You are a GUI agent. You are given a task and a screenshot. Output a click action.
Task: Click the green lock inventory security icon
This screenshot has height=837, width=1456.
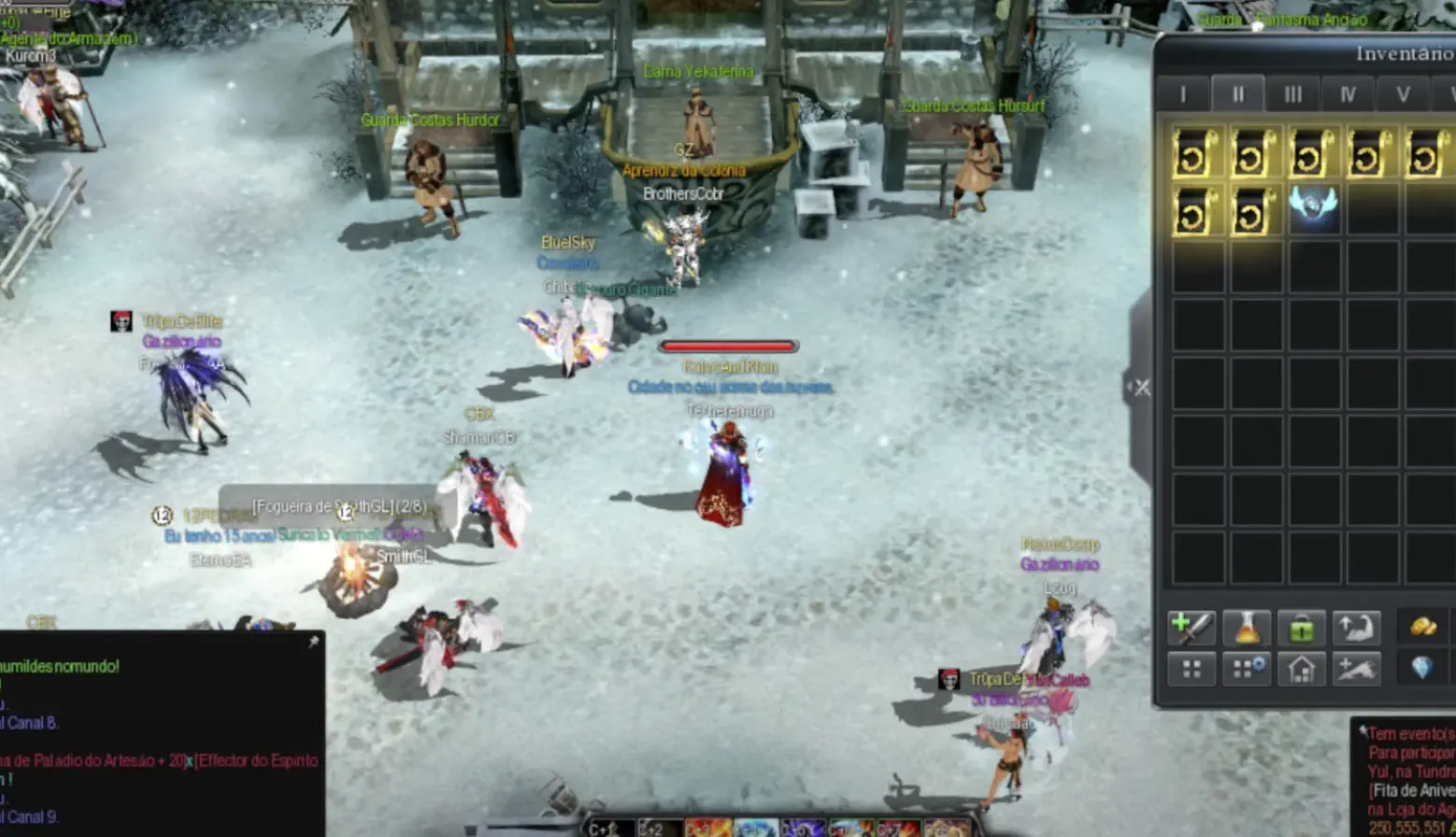tap(1302, 627)
